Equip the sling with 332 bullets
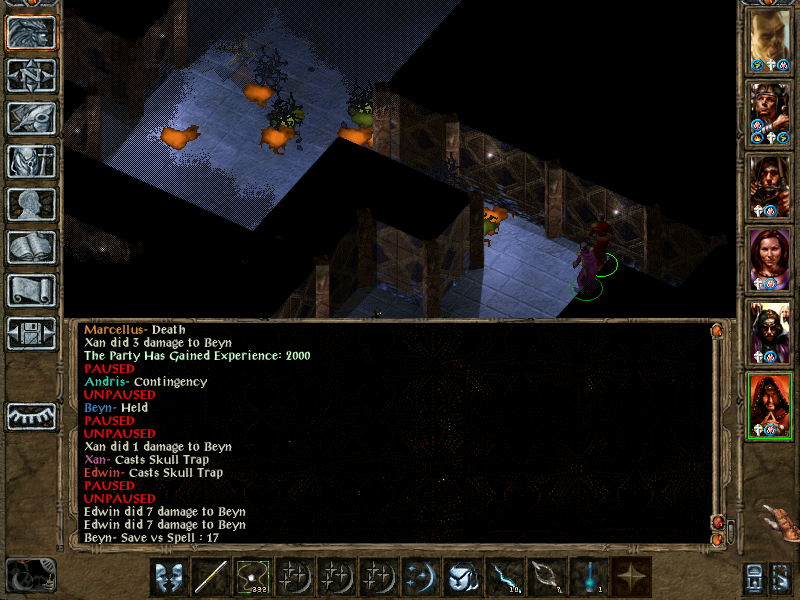The height and width of the screenshot is (600, 800). click(x=253, y=577)
